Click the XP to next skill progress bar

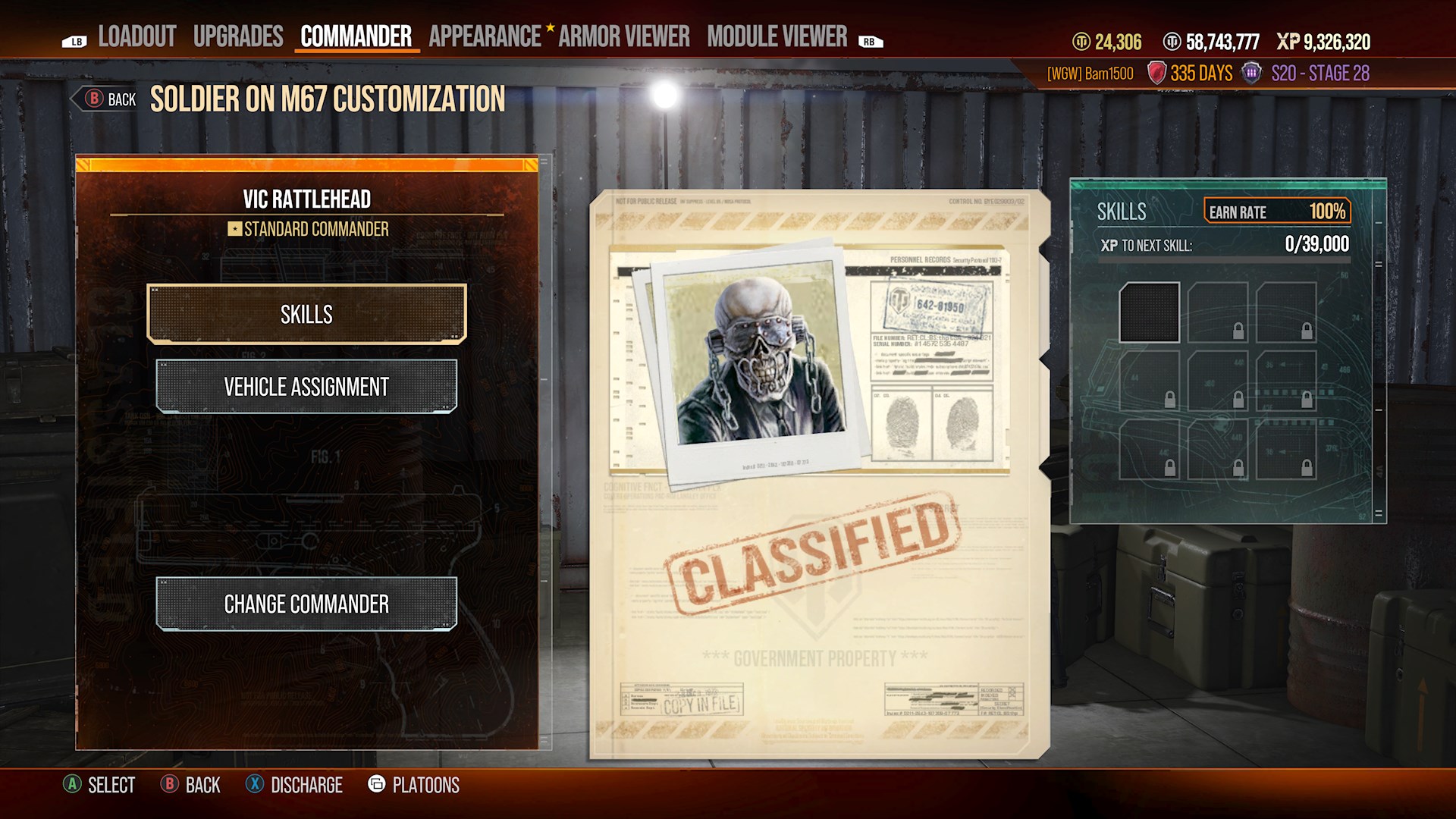click(x=1225, y=259)
